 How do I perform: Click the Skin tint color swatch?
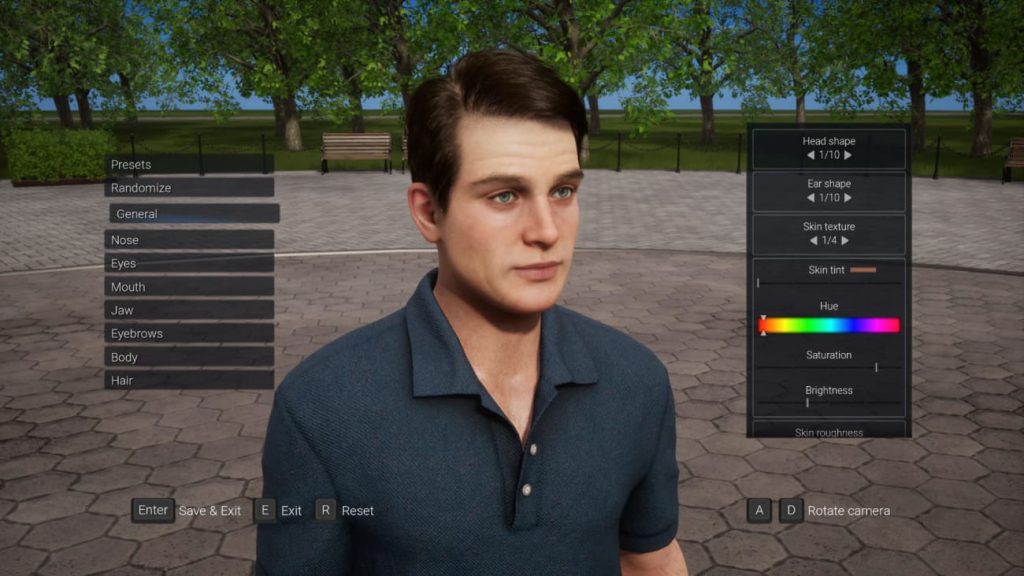click(862, 270)
